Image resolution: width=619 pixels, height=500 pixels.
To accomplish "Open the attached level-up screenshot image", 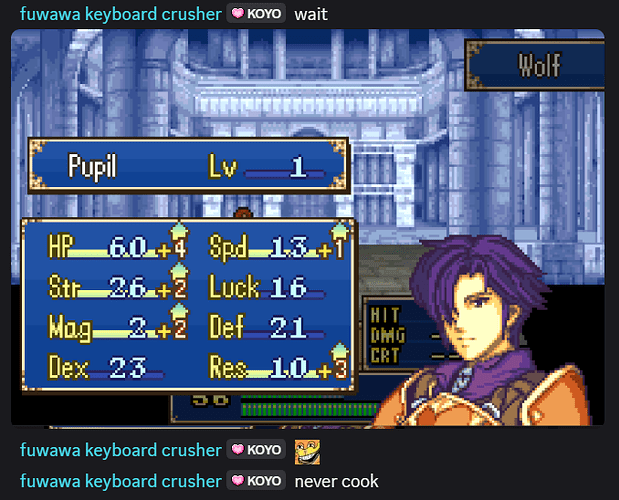I will pos(307,228).
